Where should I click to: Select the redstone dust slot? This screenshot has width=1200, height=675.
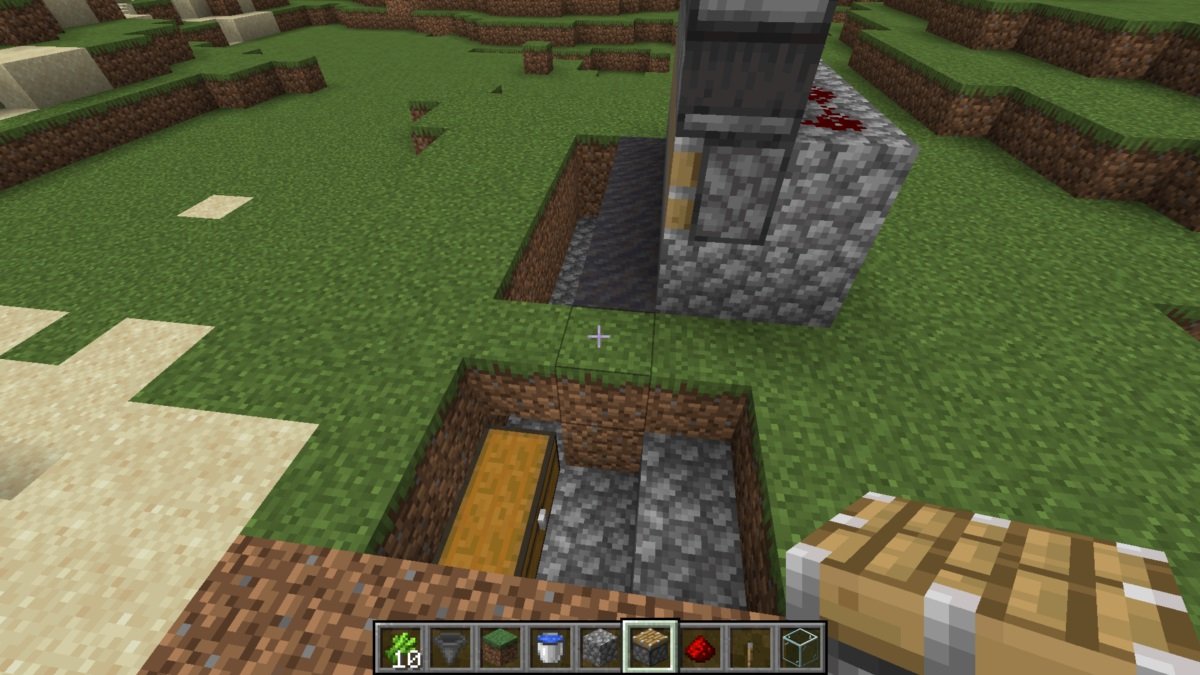(700, 647)
